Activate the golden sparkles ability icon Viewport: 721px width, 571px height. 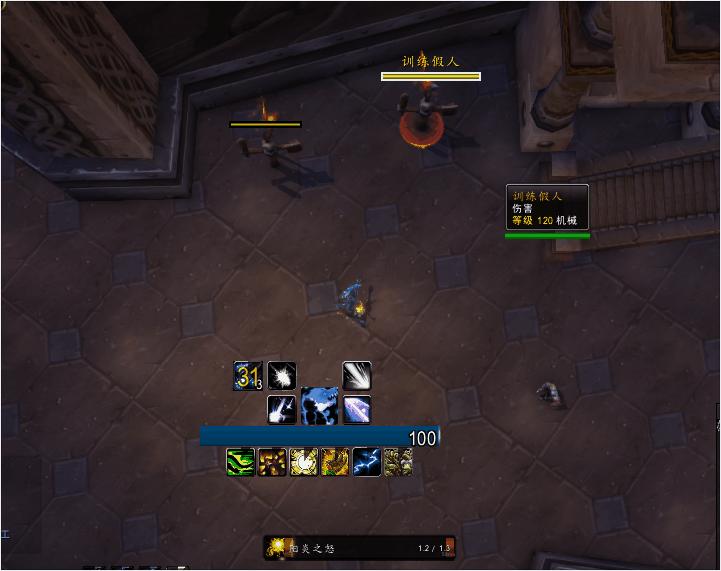coord(273,461)
